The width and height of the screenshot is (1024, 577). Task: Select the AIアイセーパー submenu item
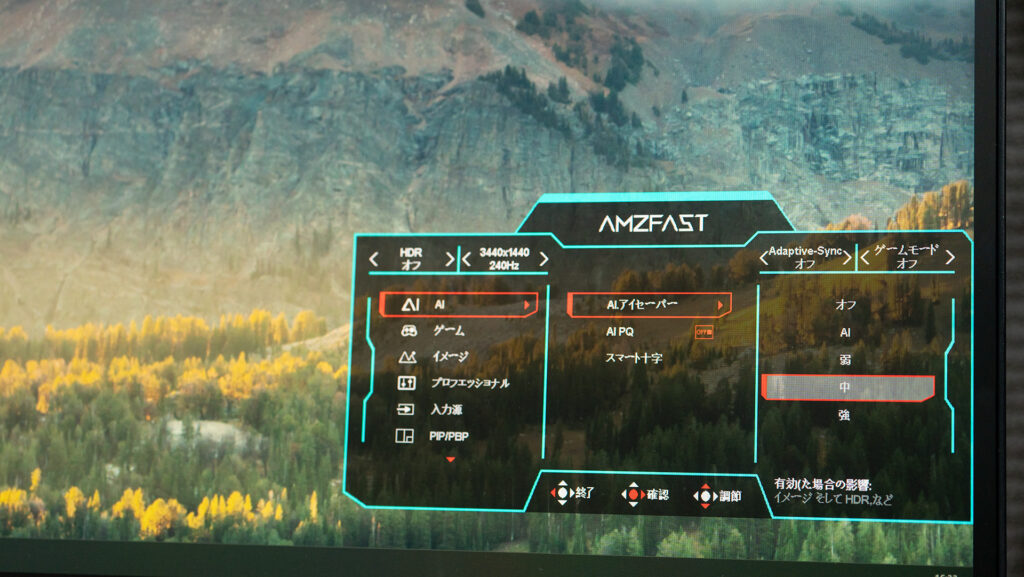pyautogui.click(x=648, y=304)
